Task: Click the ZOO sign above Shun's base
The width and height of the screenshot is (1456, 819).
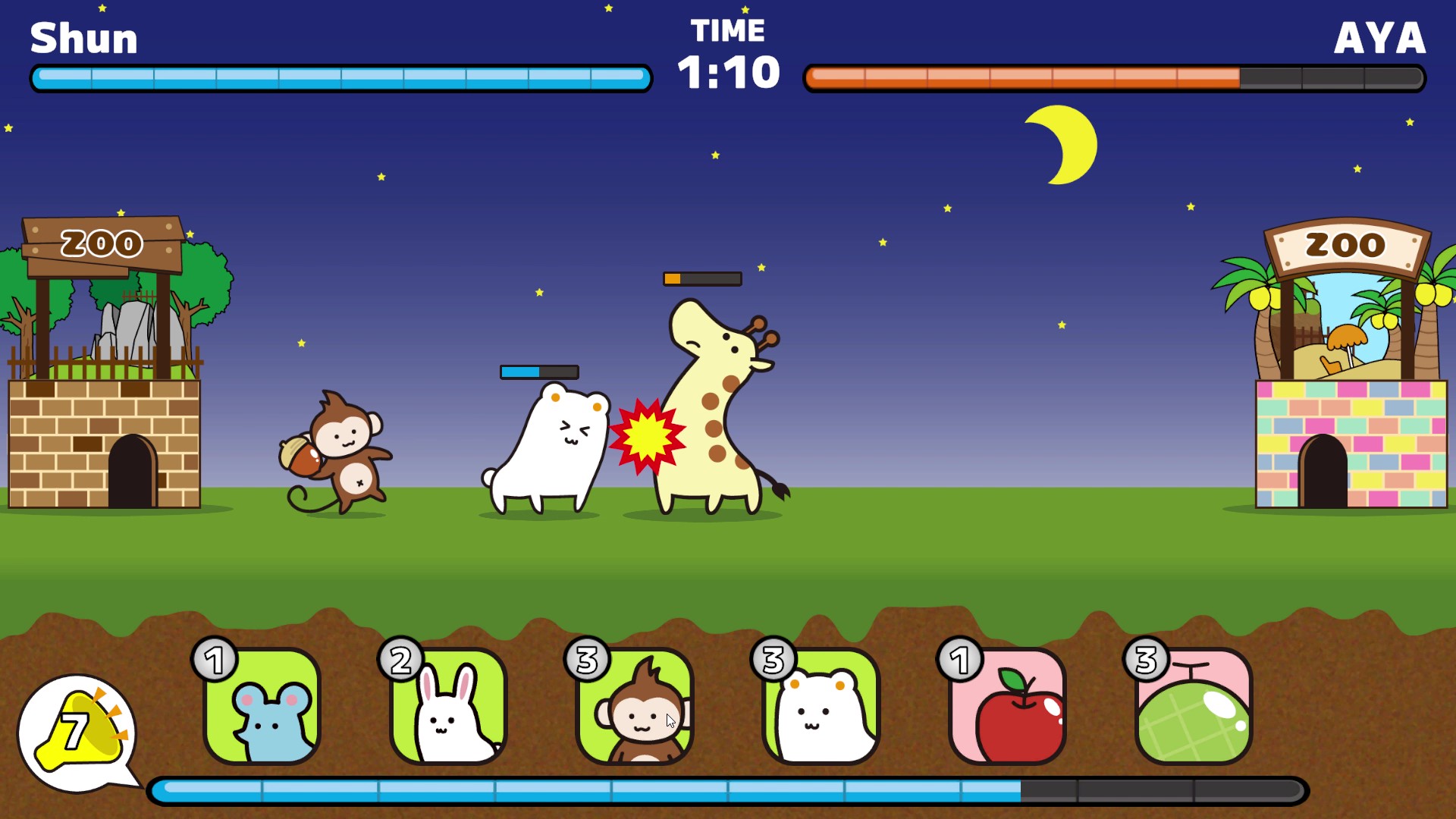Action: pyautogui.click(x=100, y=243)
